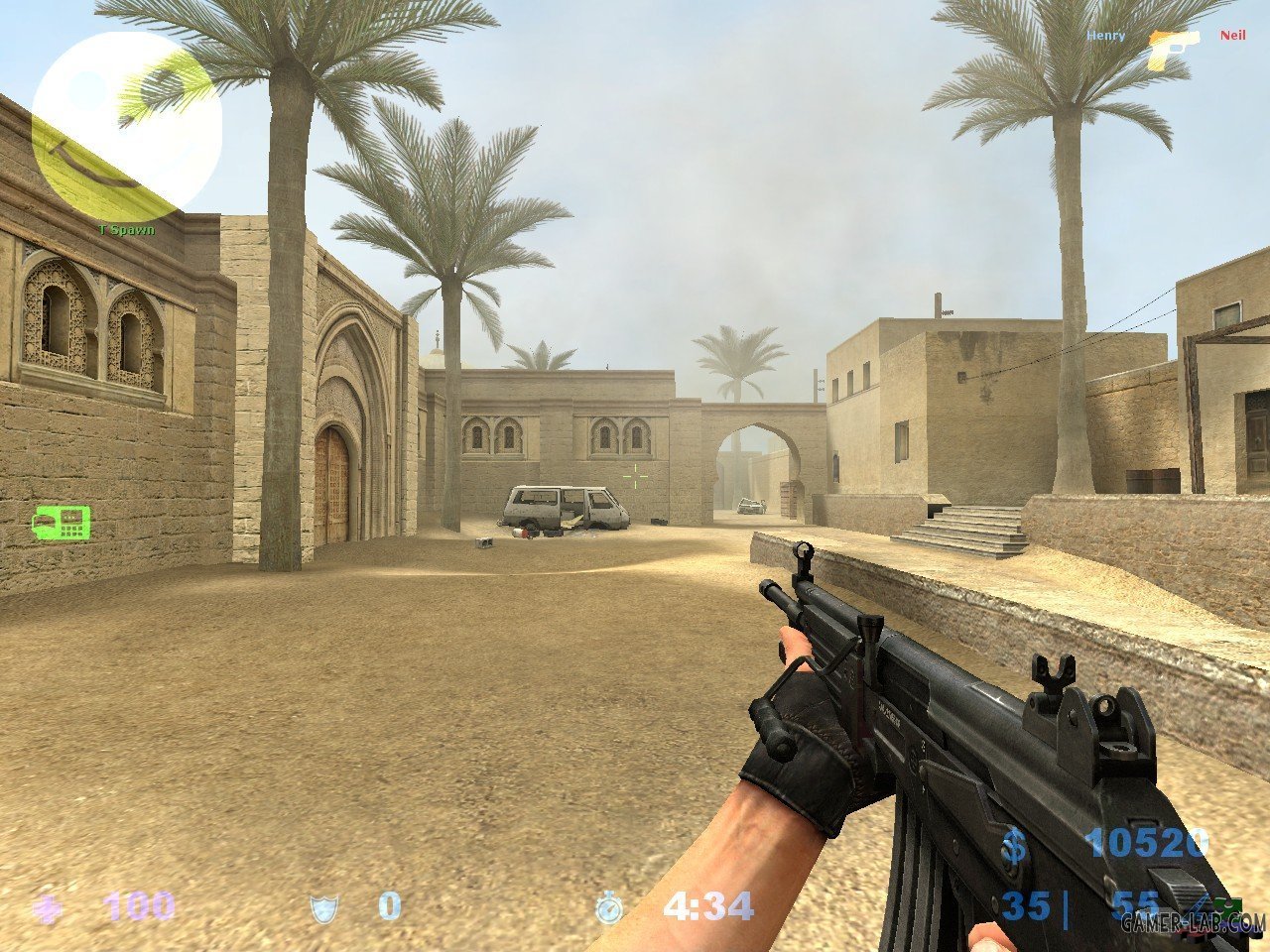
Task: Click the round timer stopwatch icon
Action: point(609,906)
